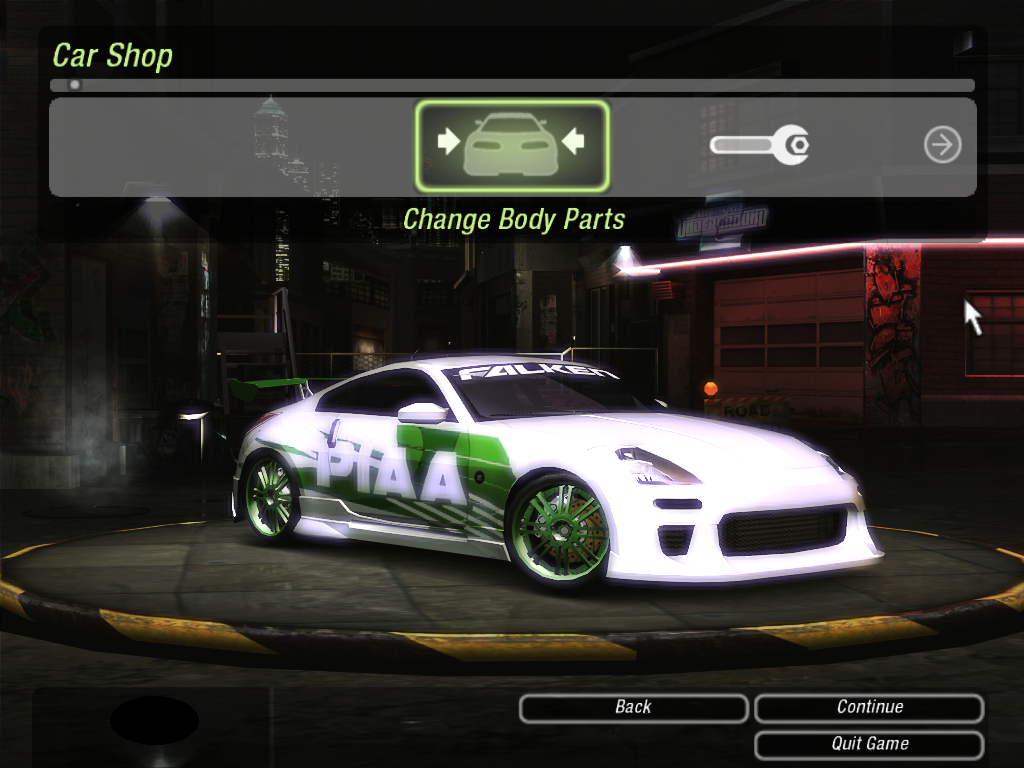The width and height of the screenshot is (1024, 768).
Task: Choose Quit Game
Action: [x=869, y=744]
